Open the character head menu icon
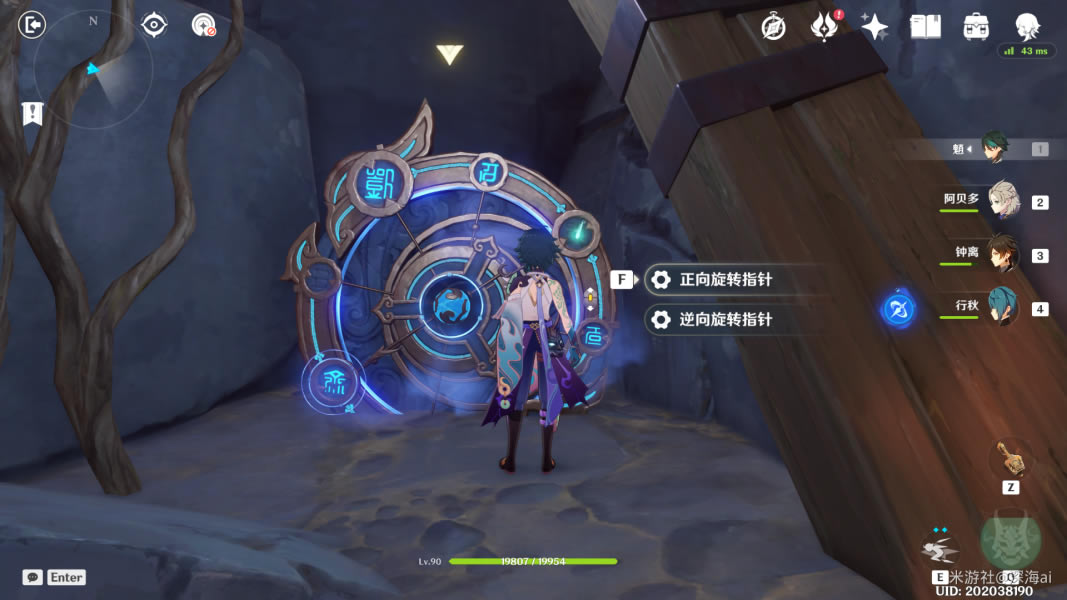The height and width of the screenshot is (600, 1067). point(1027,26)
